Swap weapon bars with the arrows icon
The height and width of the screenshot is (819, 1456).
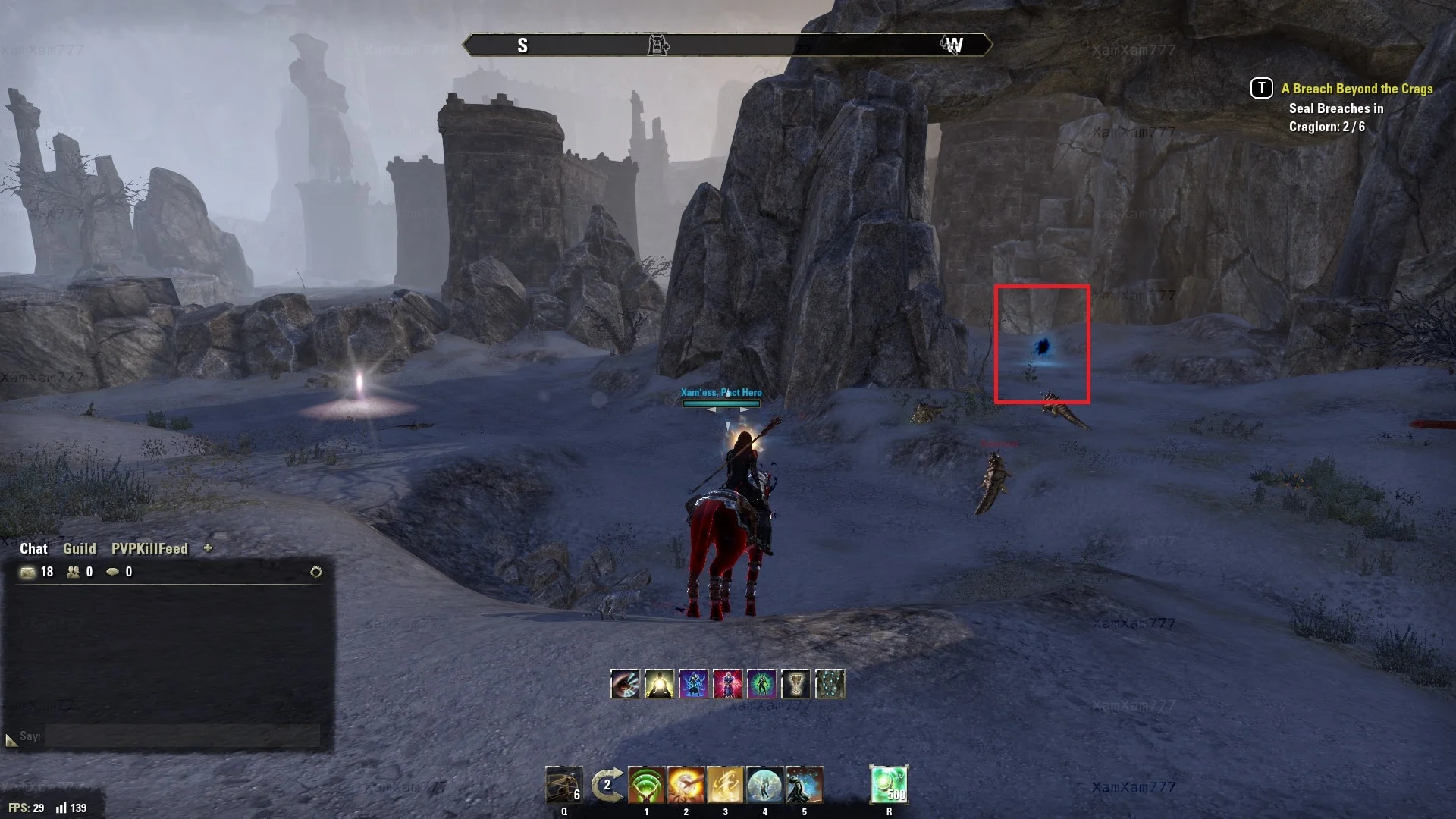click(607, 785)
